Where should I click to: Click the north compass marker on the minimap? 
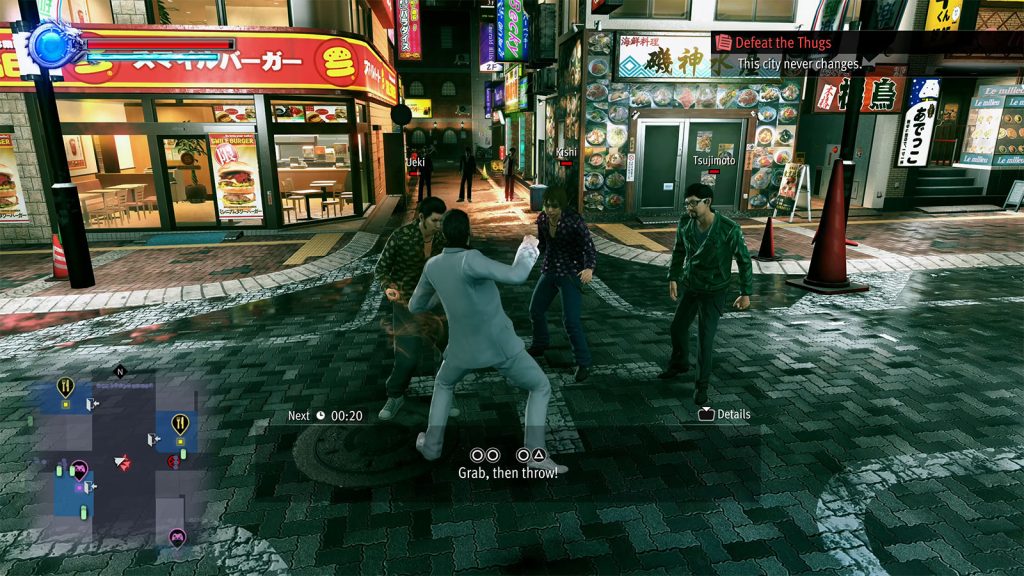pyautogui.click(x=119, y=371)
